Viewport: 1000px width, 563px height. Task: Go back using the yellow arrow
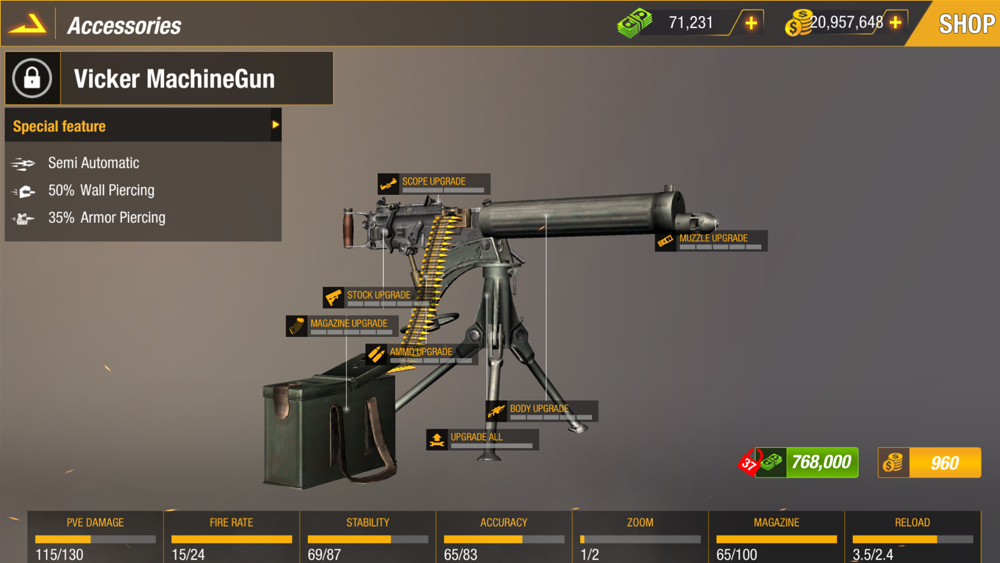[28, 24]
